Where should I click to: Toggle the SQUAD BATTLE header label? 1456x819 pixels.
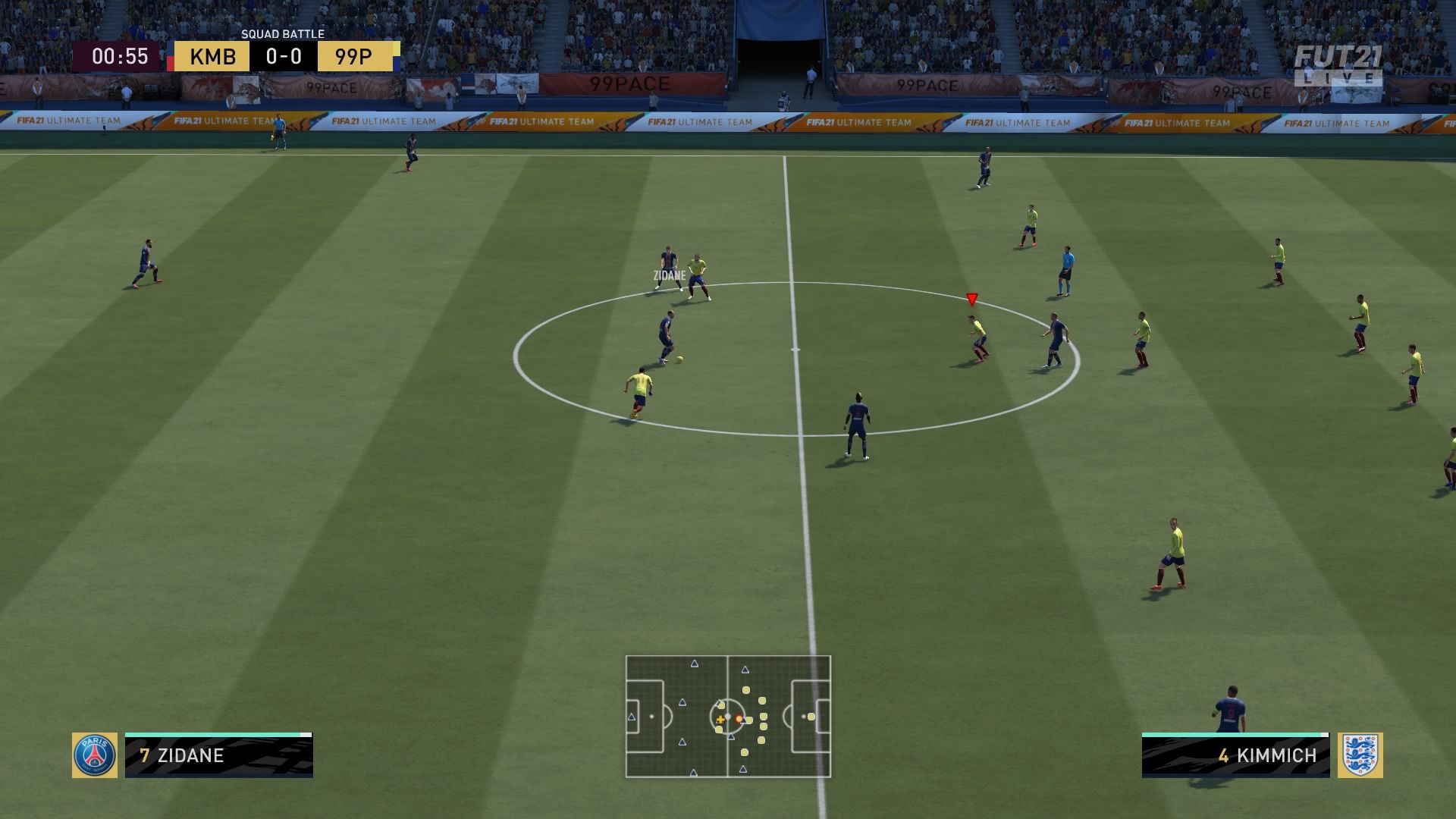282,34
